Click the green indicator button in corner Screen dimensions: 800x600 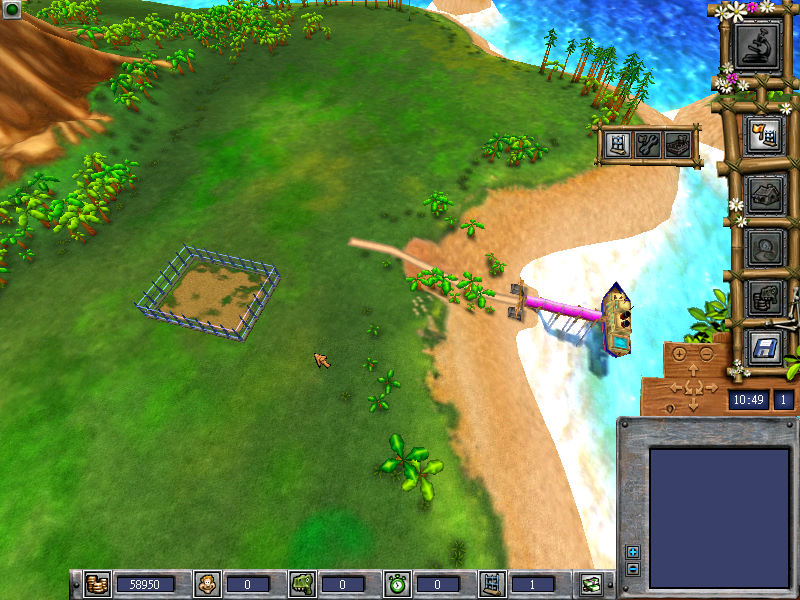tap(12, 11)
